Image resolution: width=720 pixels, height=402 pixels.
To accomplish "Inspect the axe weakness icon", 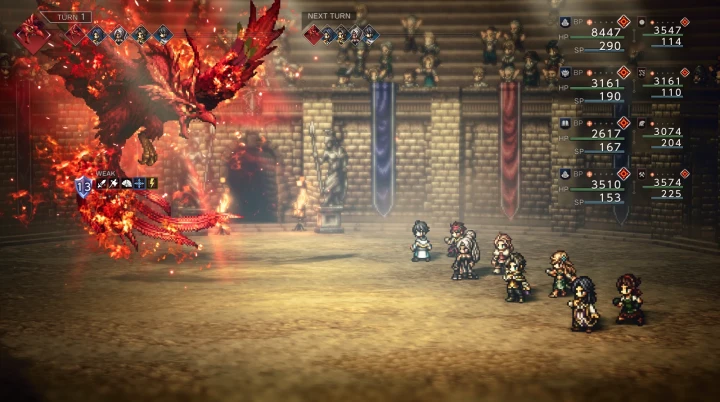I will click(x=115, y=184).
